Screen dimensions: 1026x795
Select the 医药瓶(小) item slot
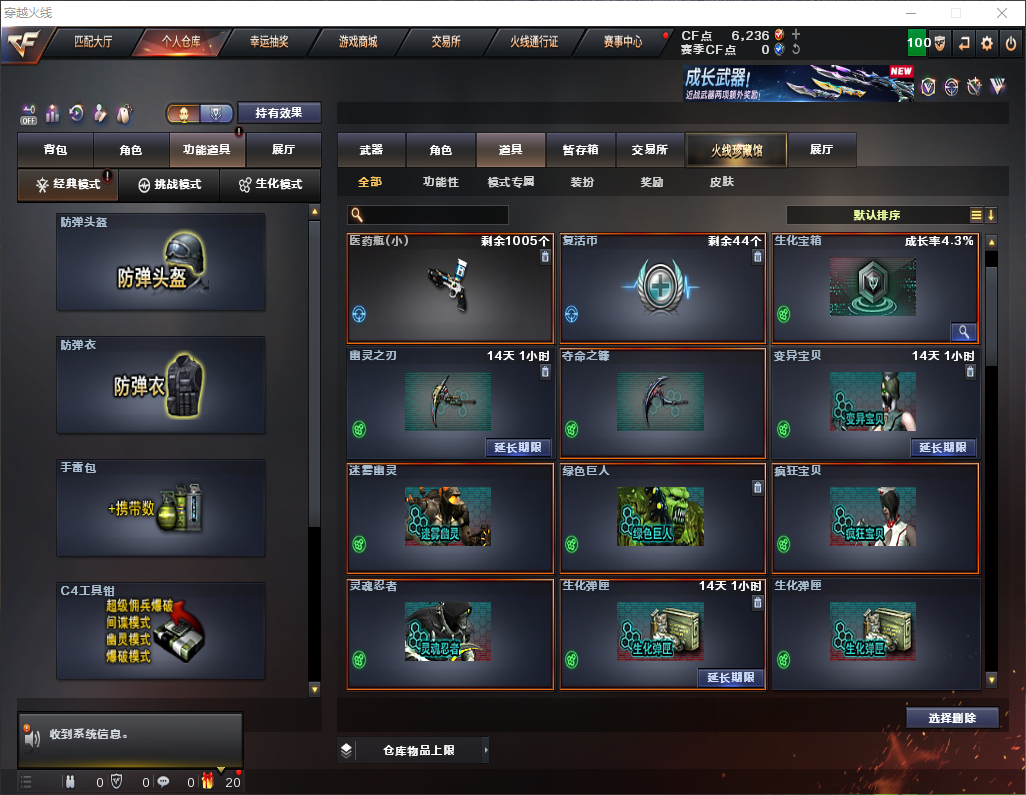pyautogui.click(x=450, y=288)
